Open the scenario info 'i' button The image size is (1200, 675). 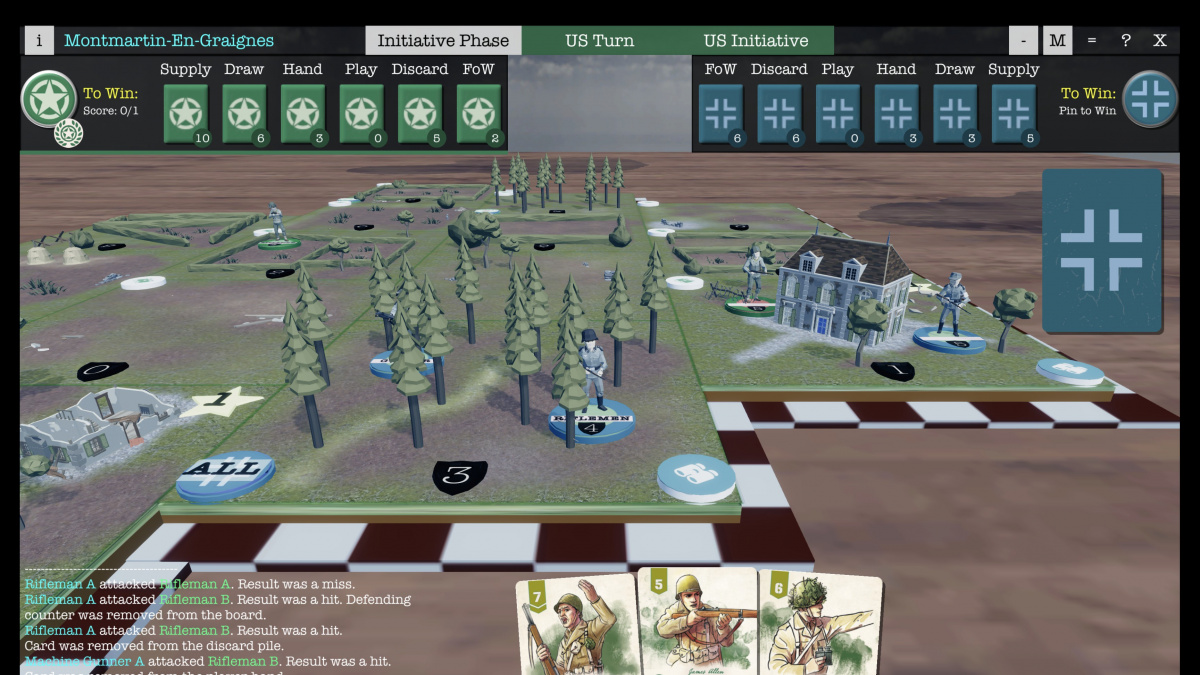tap(39, 41)
